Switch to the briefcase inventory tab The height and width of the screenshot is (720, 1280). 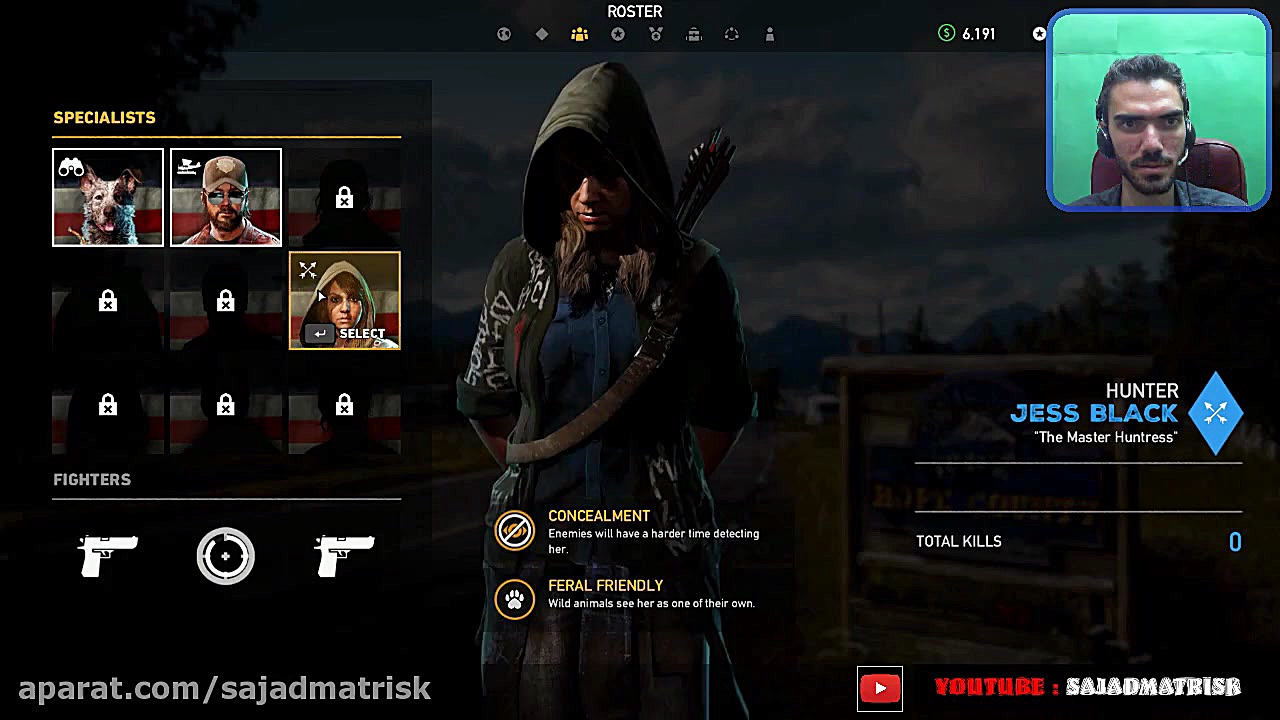[694, 34]
